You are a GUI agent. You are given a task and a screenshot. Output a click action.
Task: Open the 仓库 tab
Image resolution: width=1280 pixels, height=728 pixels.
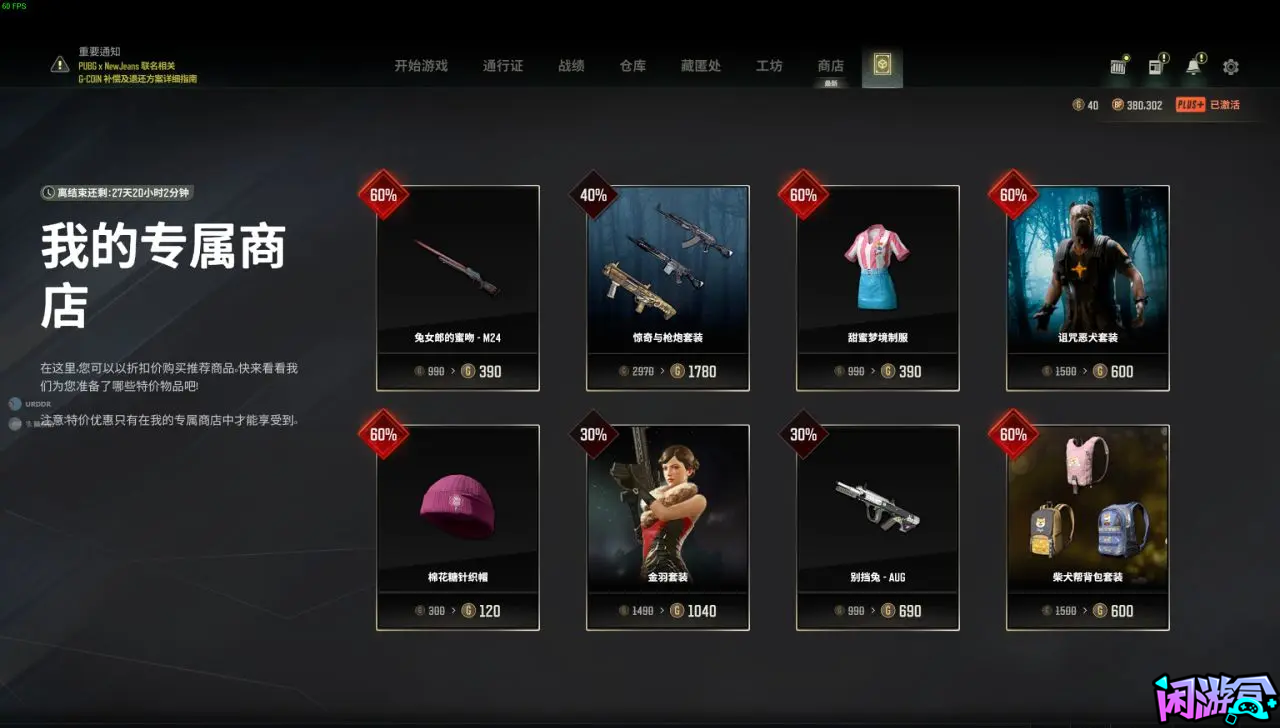coord(631,65)
